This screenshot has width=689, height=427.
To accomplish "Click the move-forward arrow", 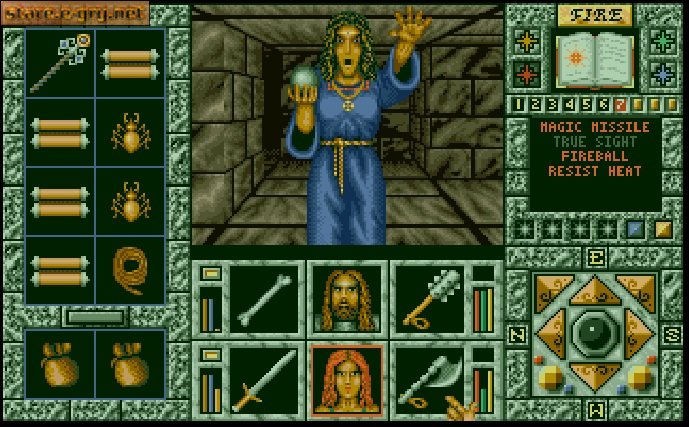I will click(x=595, y=292).
